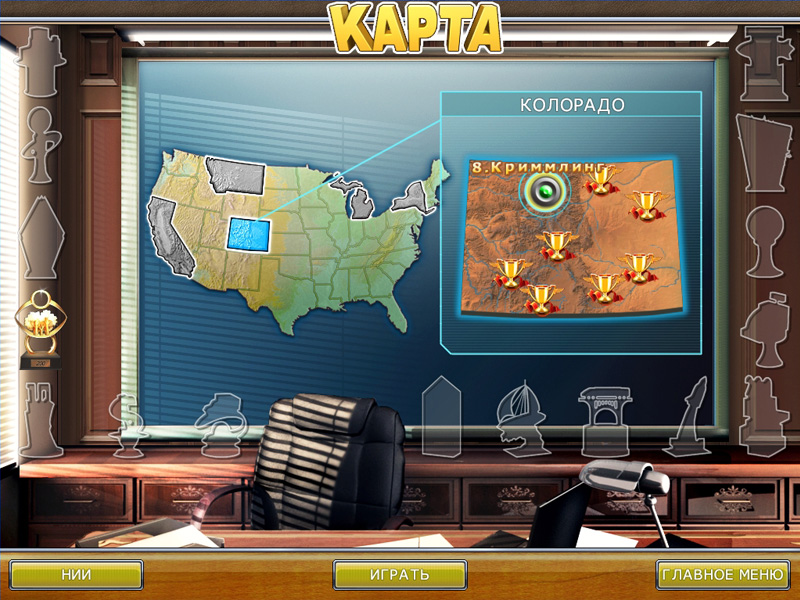Screen dimensions: 800x600
Task: Choose the gray New York state
Action: (409, 194)
